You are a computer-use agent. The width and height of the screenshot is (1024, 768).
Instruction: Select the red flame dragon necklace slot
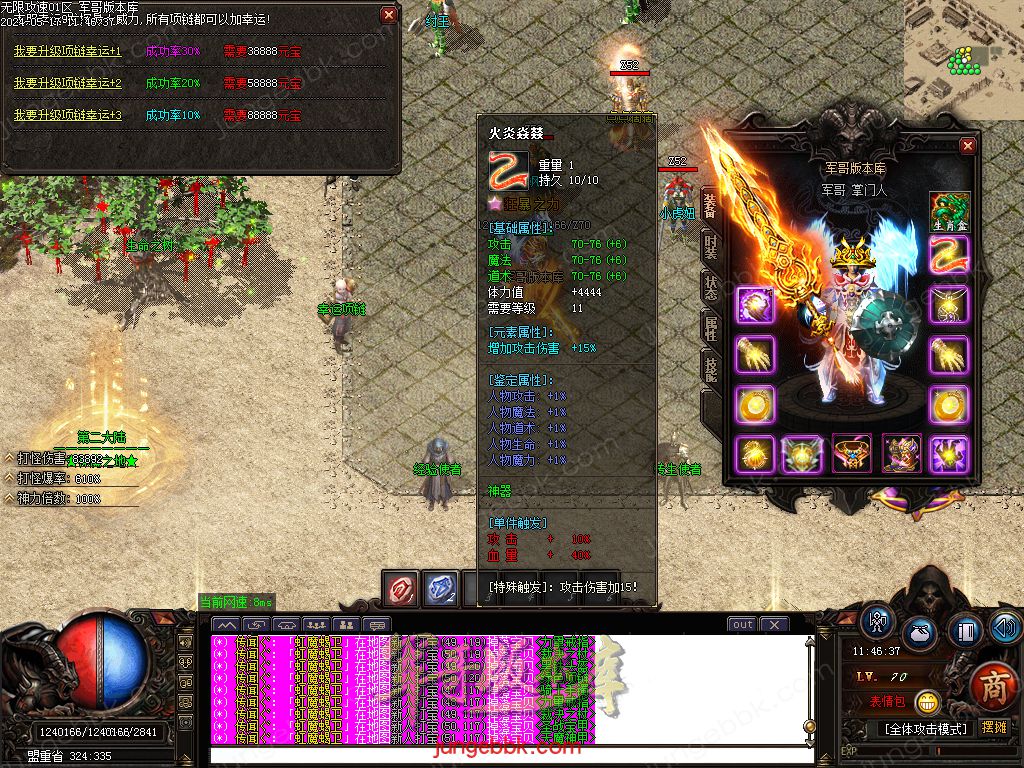pyautogui.click(x=949, y=255)
